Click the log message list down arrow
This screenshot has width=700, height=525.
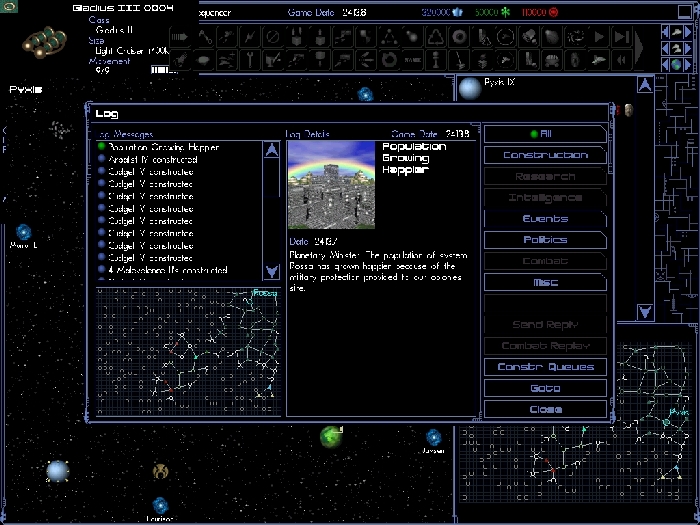pos(271,271)
